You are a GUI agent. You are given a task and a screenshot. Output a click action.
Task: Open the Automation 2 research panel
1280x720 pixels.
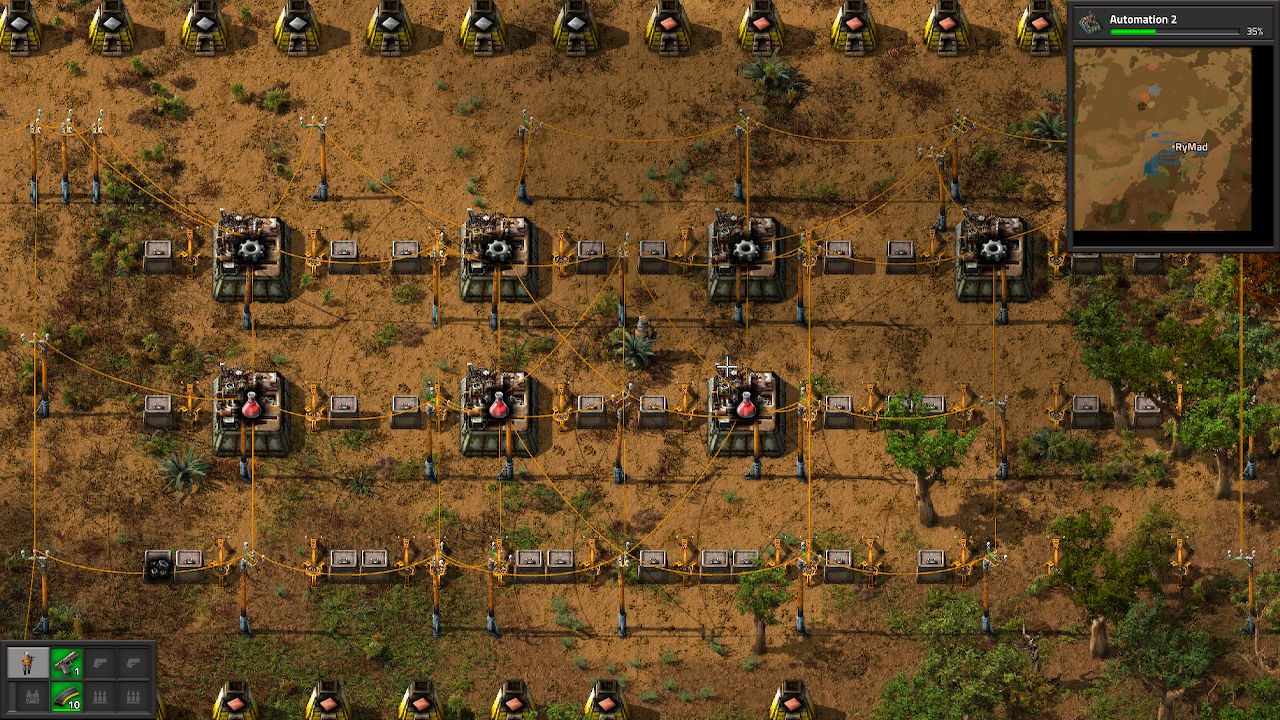tap(1171, 24)
